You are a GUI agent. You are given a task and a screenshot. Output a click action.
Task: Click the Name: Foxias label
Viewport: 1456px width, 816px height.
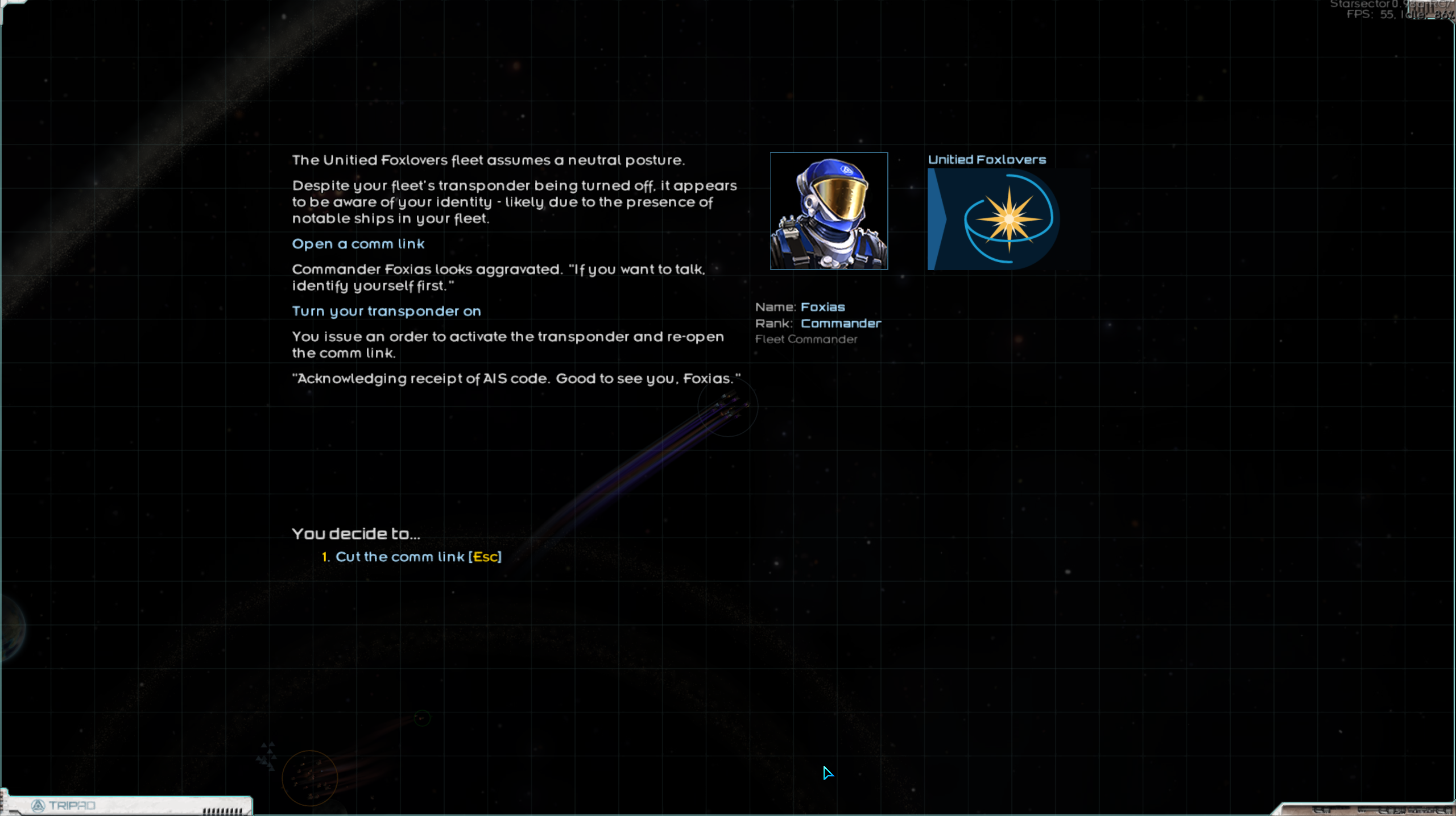pyautogui.click(x=800, y=306)
